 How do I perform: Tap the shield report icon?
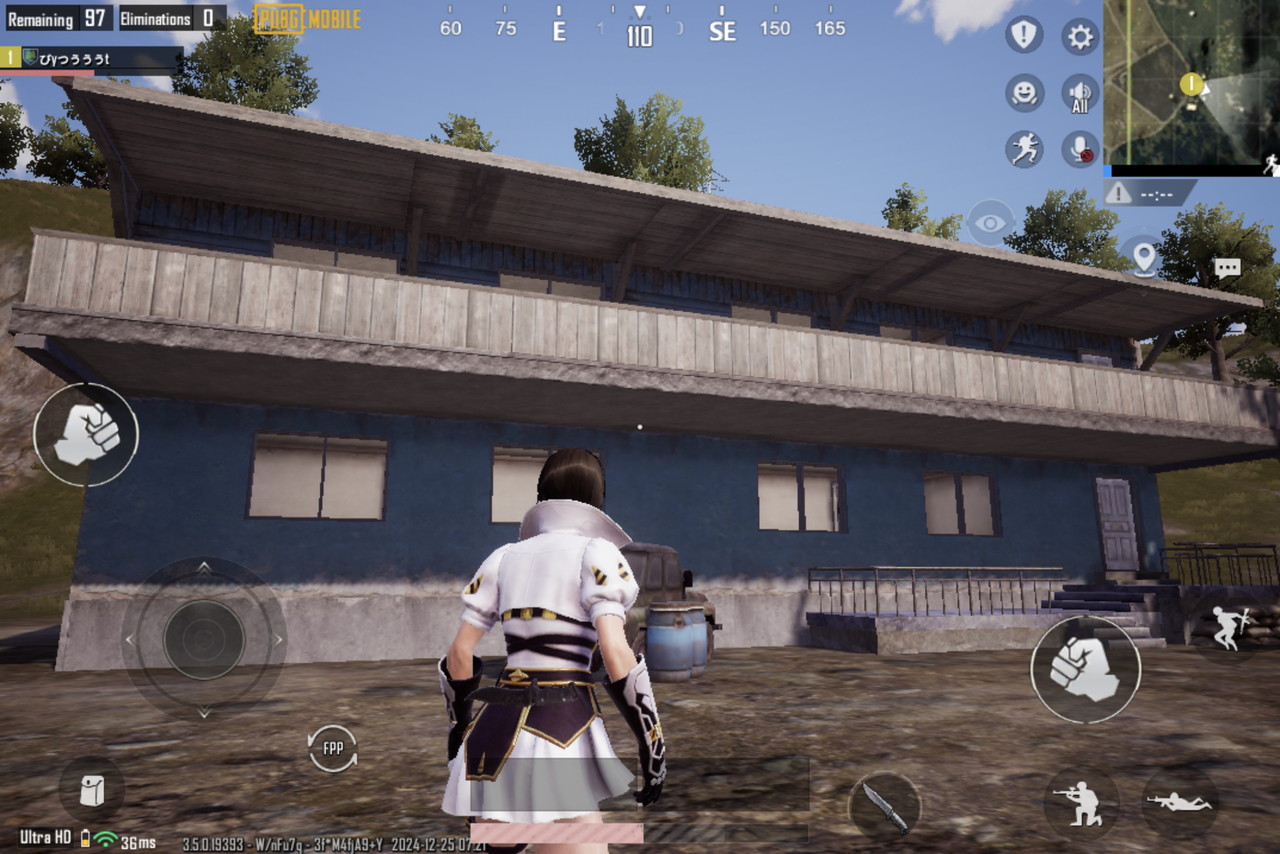coord(1024,37)
